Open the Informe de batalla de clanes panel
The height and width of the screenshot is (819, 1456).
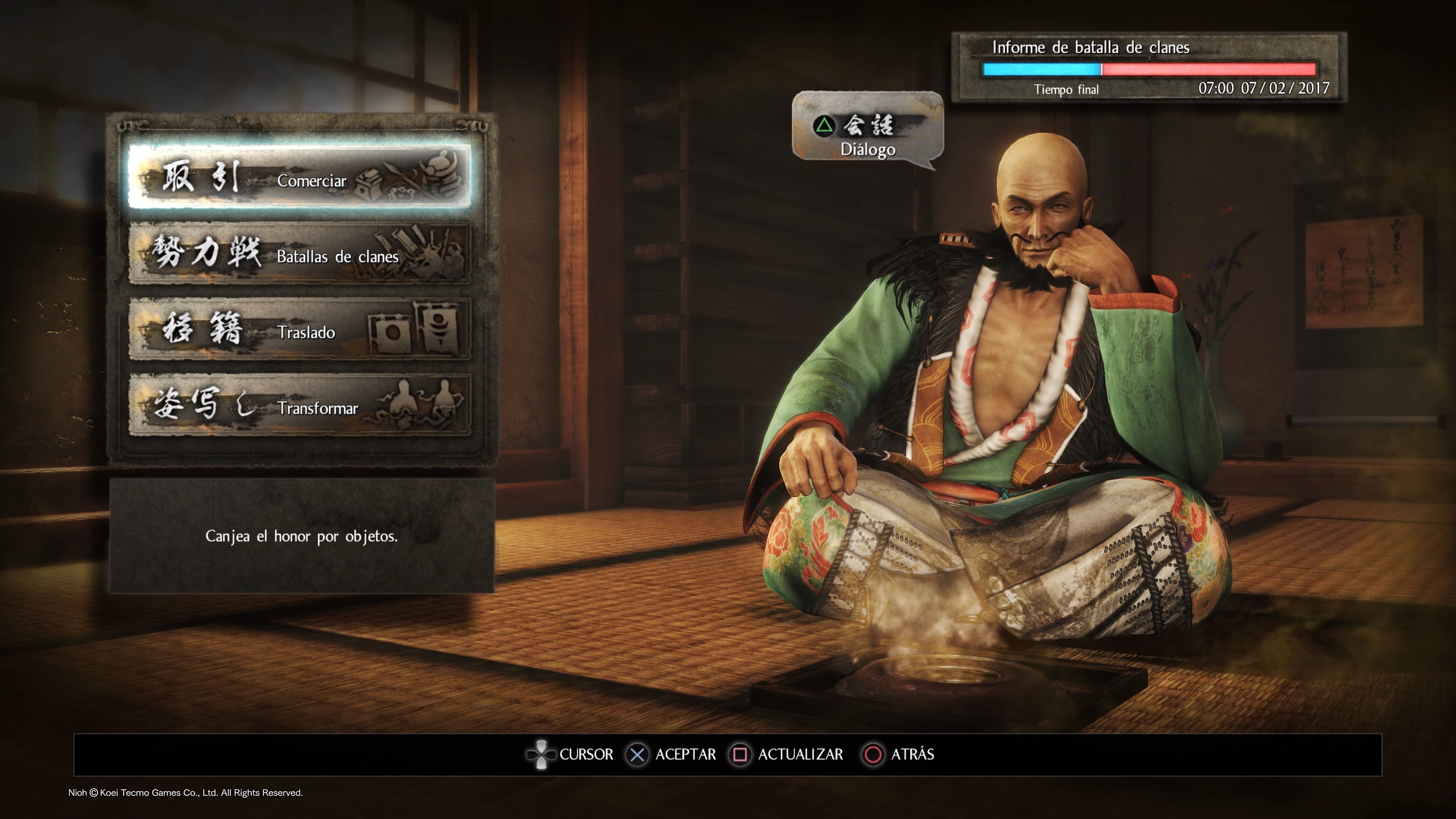(1148, 67)
